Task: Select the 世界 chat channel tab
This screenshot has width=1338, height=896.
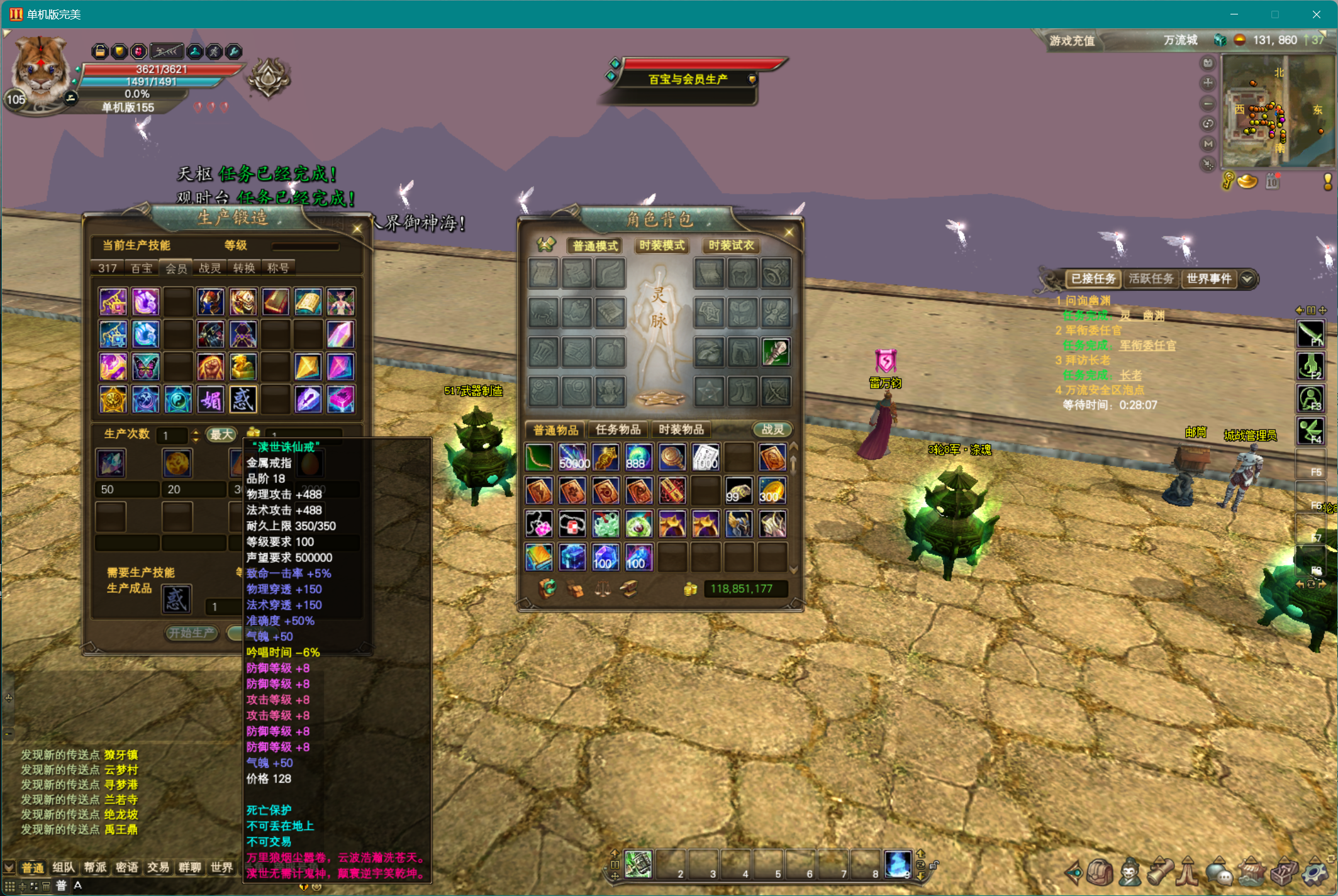Action: [x=221, y=868]
